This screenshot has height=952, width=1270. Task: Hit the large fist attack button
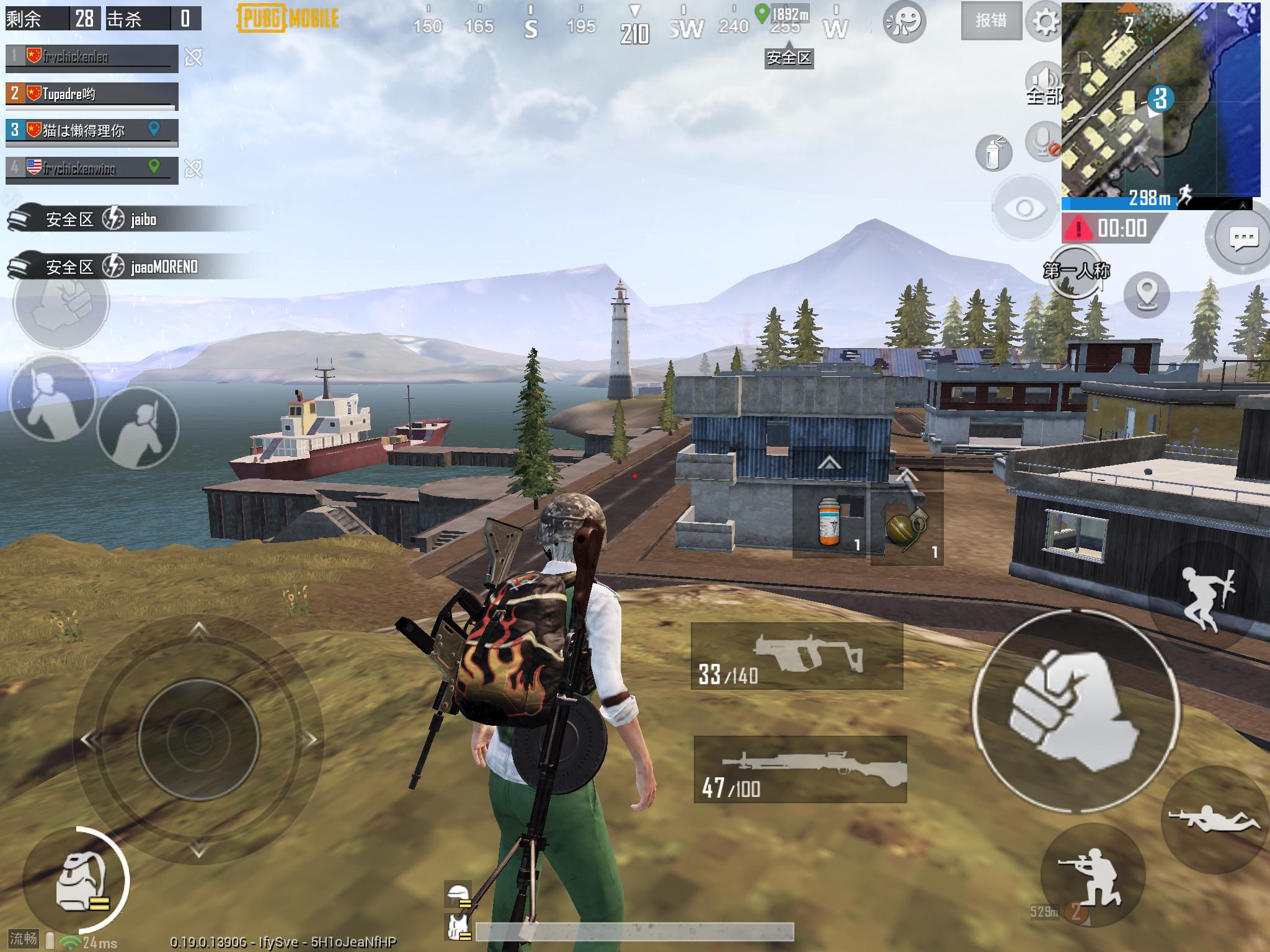1076,713
